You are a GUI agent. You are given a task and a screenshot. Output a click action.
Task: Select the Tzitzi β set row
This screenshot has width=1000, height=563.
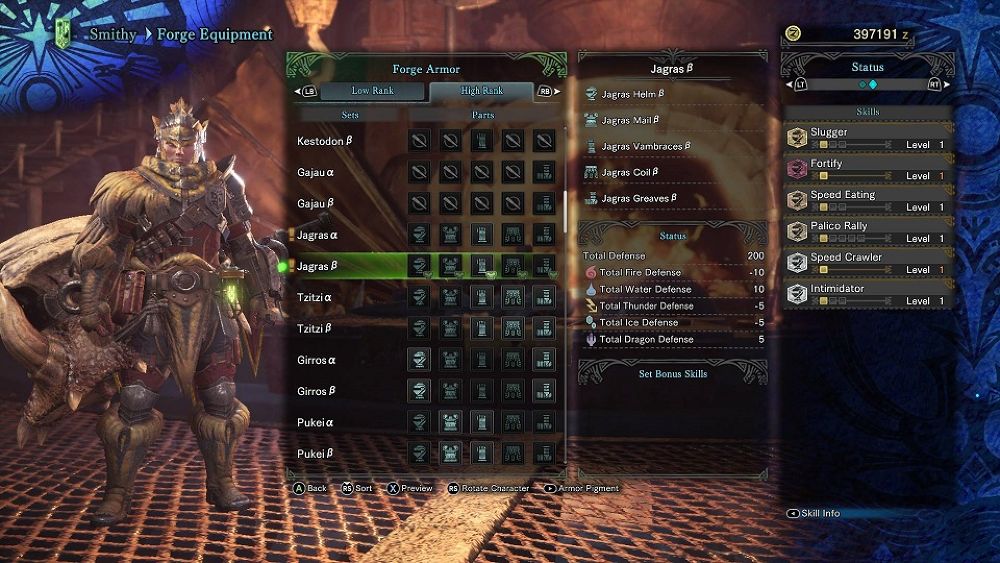[314, 329]
